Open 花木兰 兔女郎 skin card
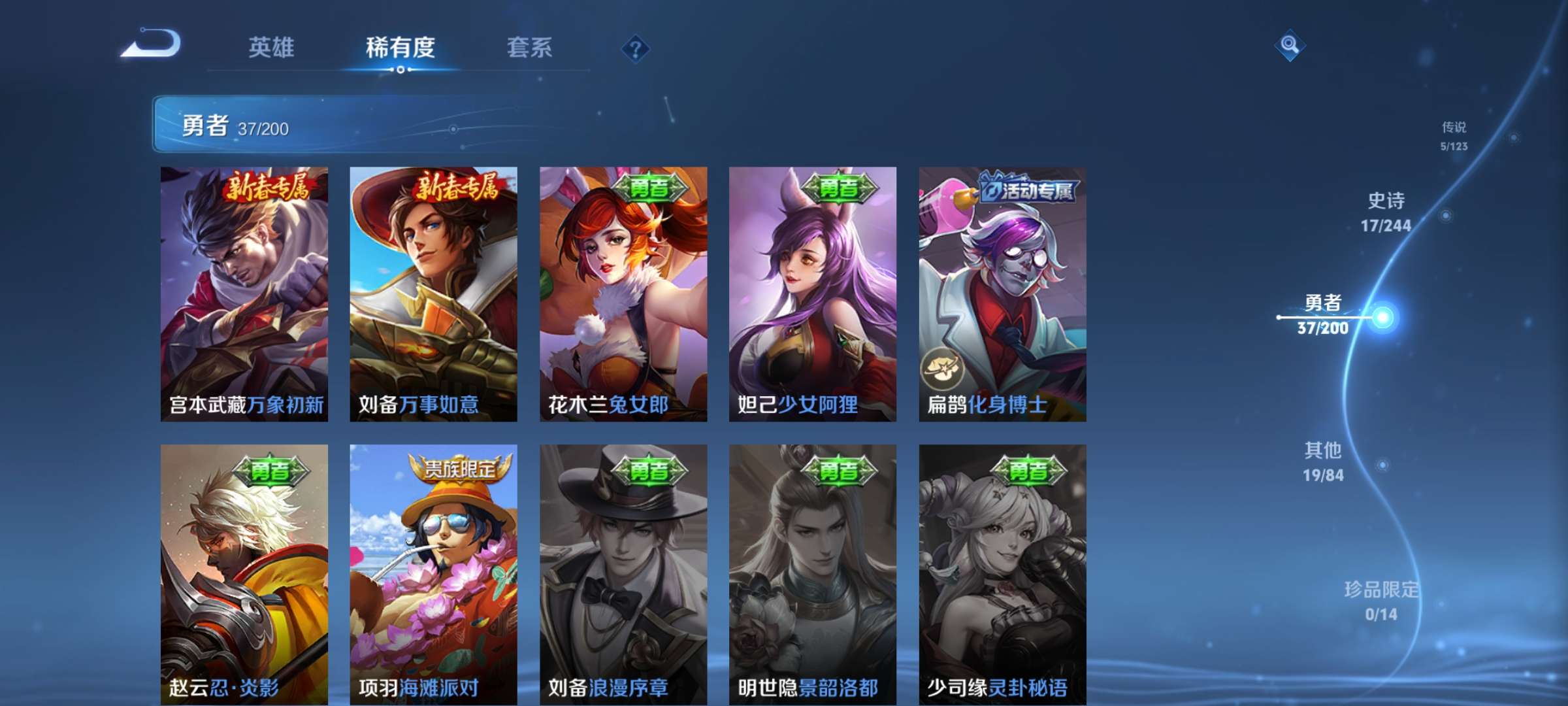The height and width of the screenshot is (706, 1568). (x=623, y=294)
